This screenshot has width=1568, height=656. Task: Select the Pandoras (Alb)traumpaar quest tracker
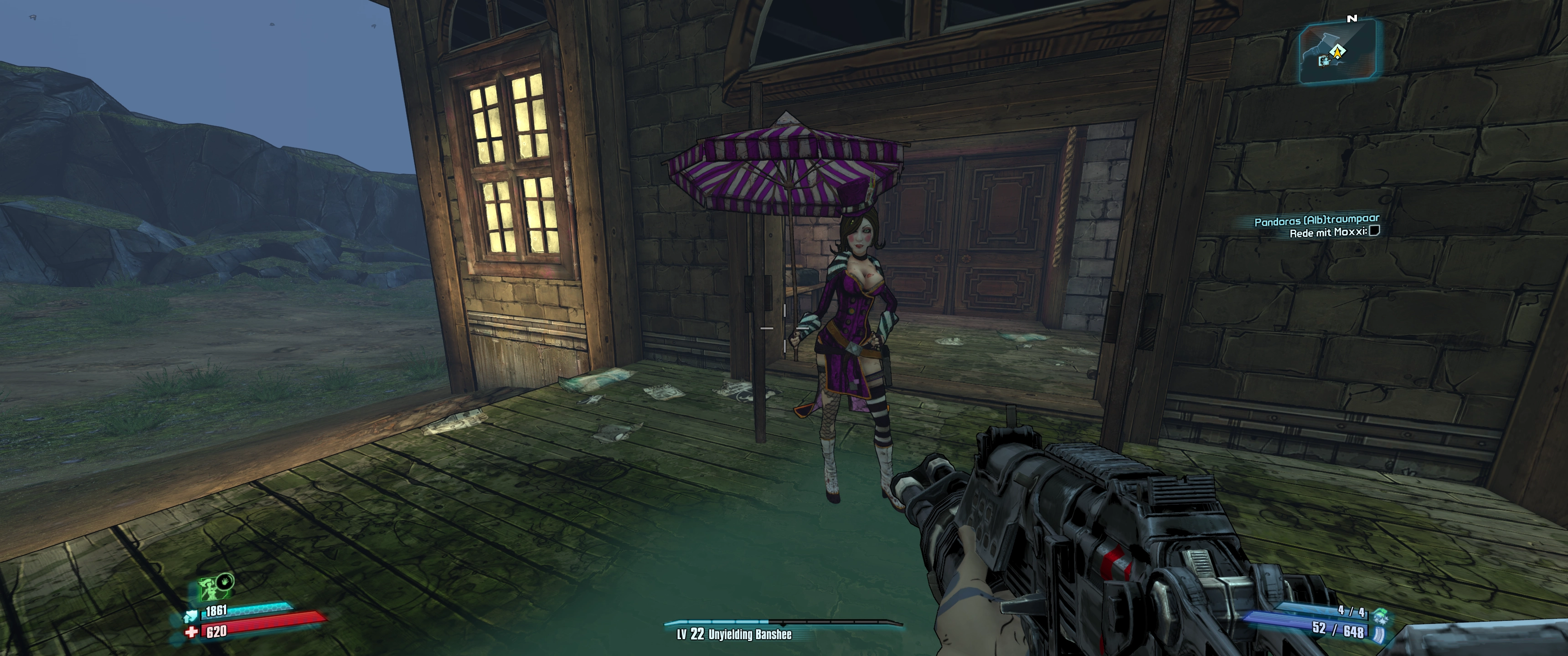click(1316, 220)
